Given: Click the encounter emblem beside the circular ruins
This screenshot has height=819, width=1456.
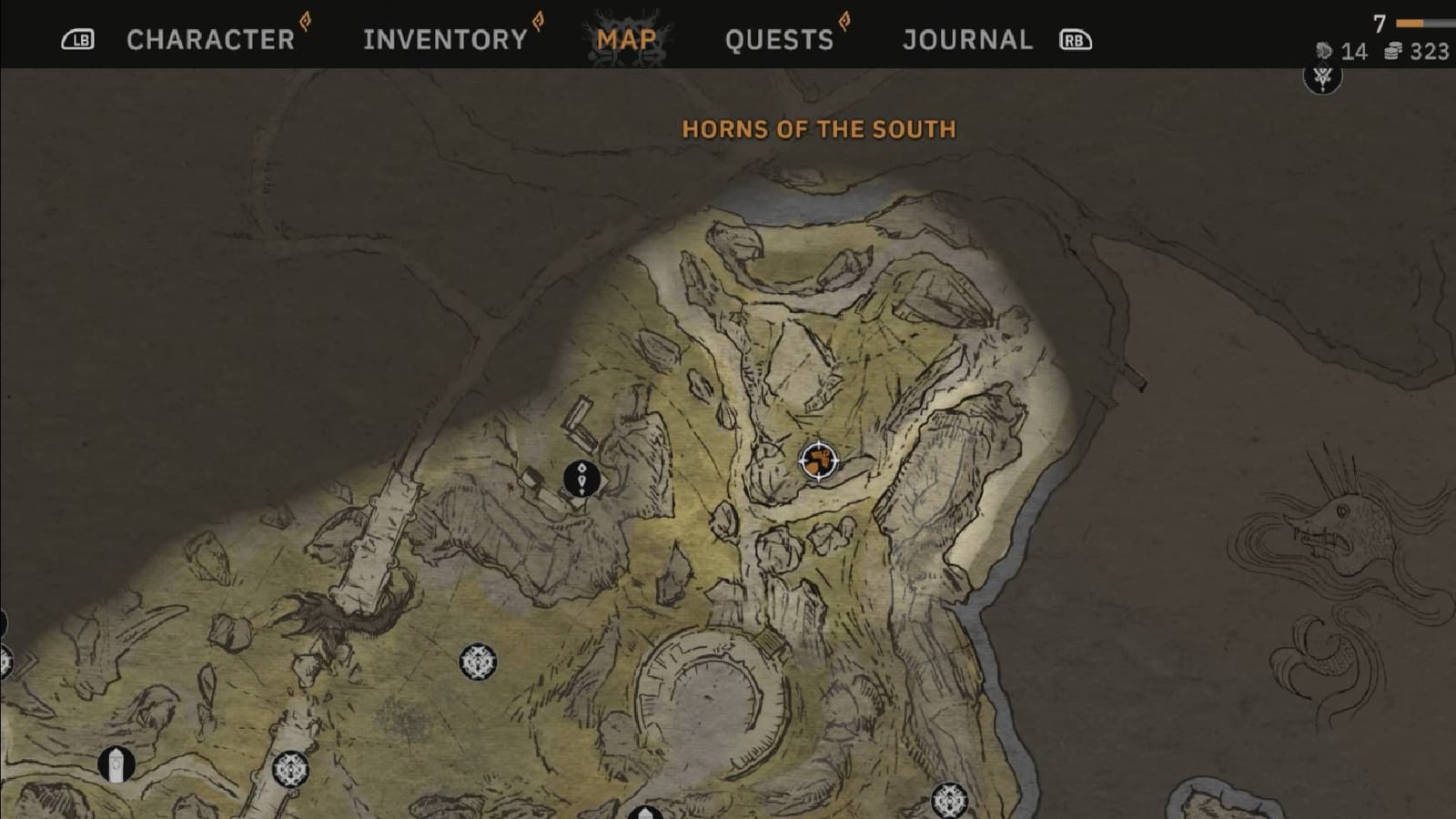Looking at the screenshot, I should coord(477,660).
